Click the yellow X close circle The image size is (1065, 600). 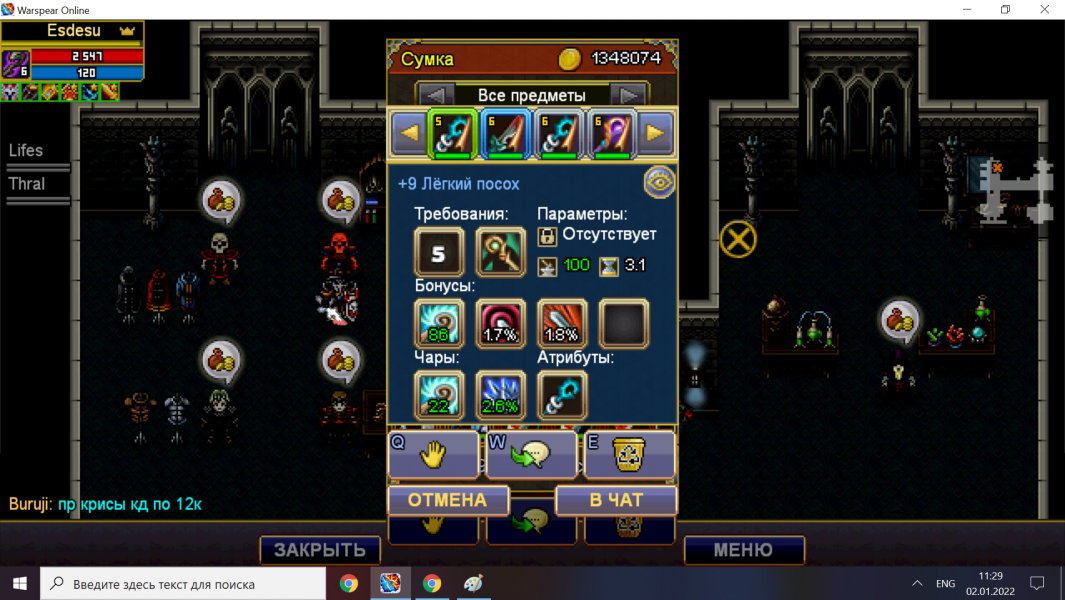[x=738, y=239]
